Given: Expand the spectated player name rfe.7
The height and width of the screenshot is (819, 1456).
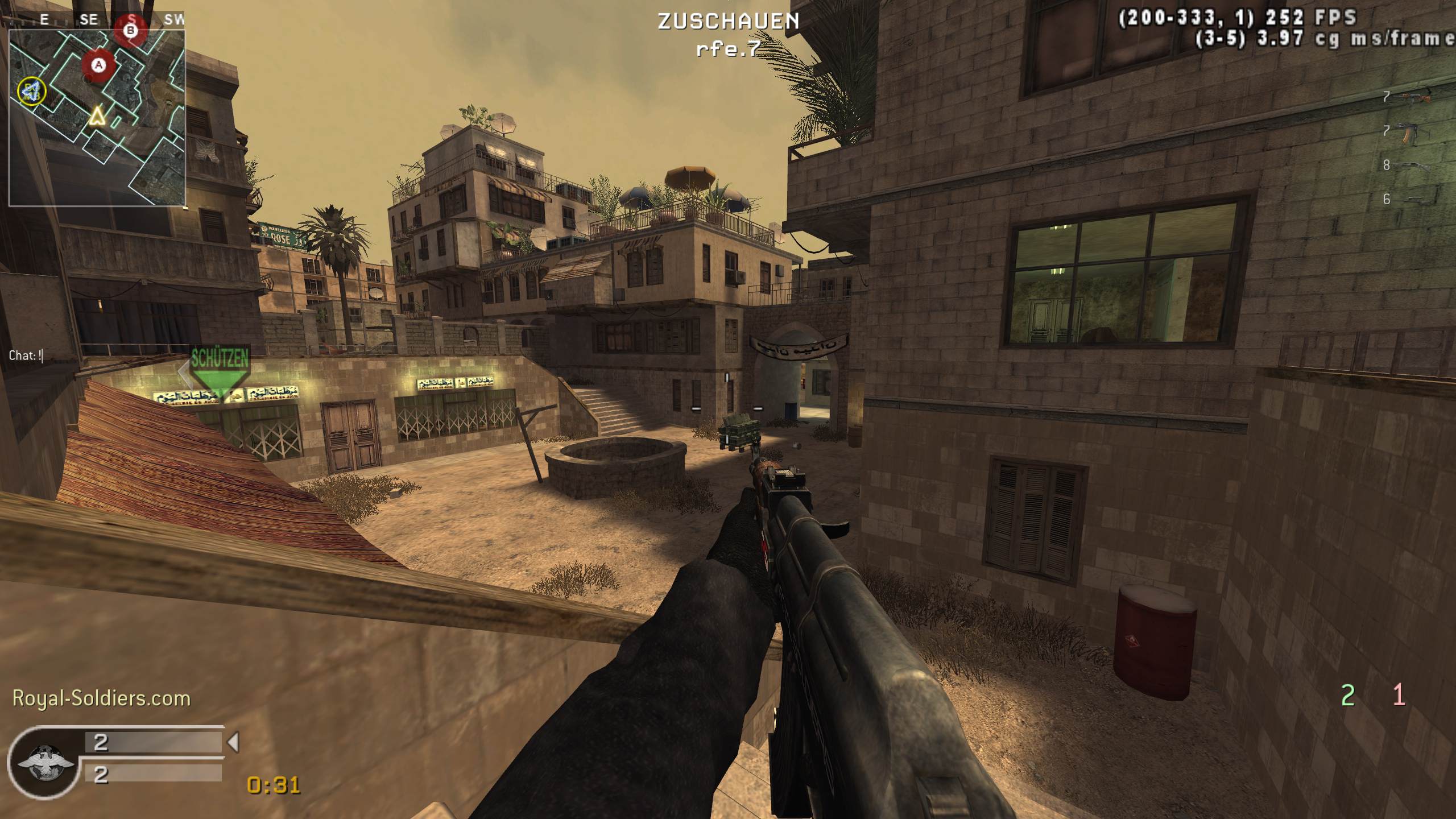Looking at the screenshot, I should [x=728, y=50].
